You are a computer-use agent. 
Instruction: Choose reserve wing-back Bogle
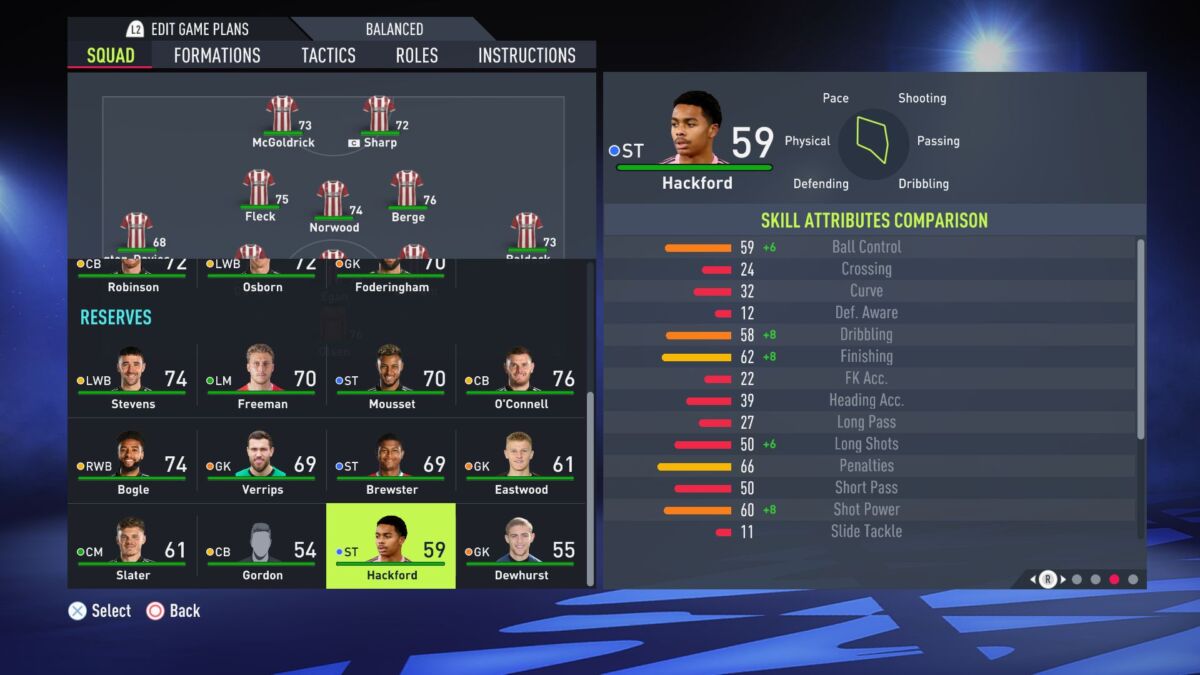click(x=132, y=465)
